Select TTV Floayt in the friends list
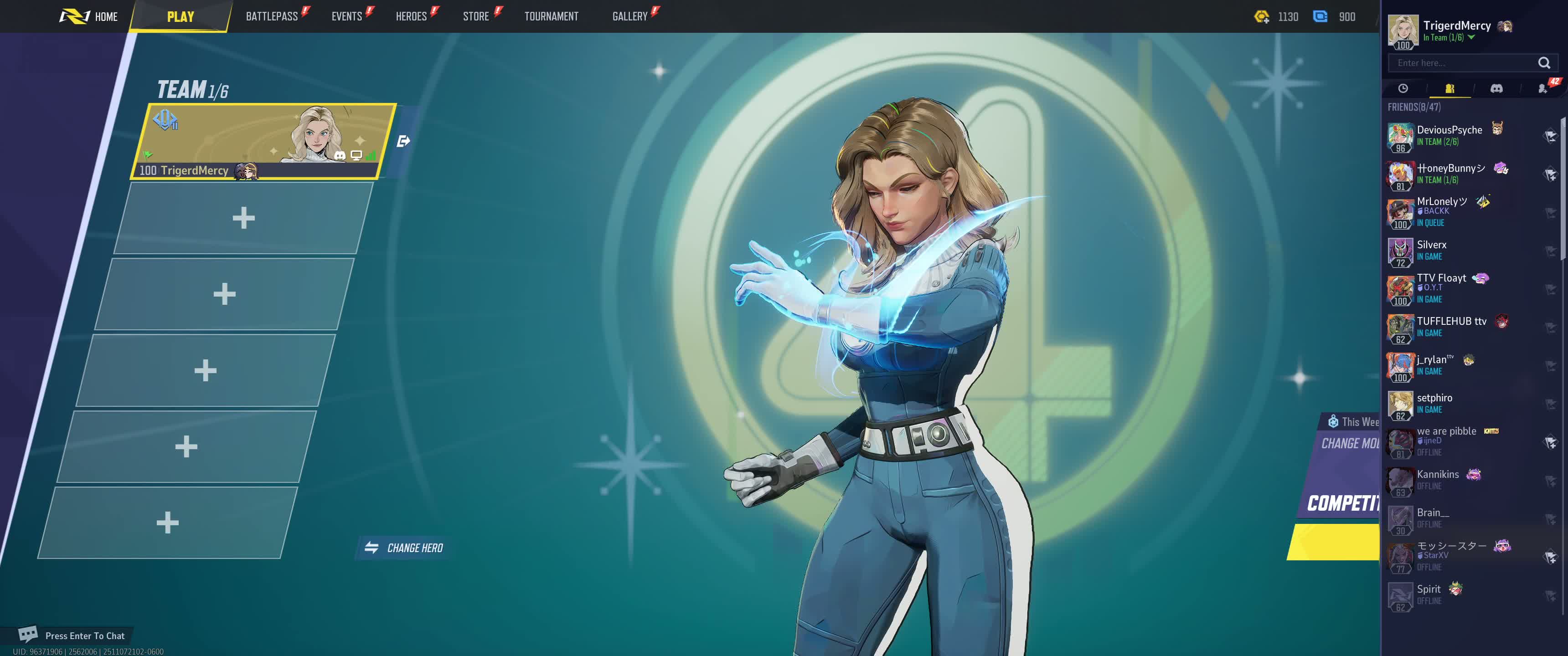This screenshot has width=1568, height=656. pyautogui.click(x=1441, y=287)
